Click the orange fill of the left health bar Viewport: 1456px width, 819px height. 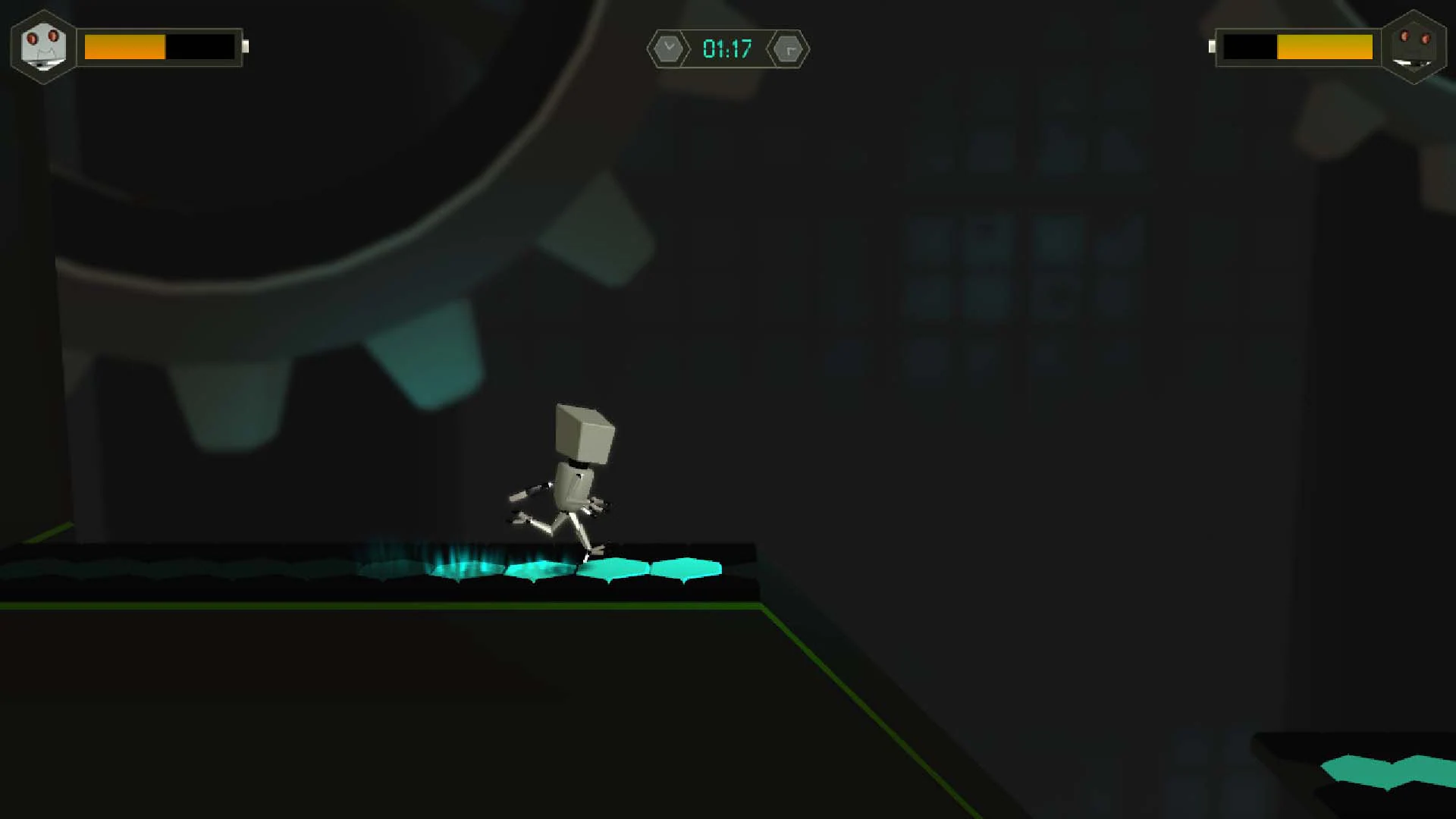pos(125,48)
